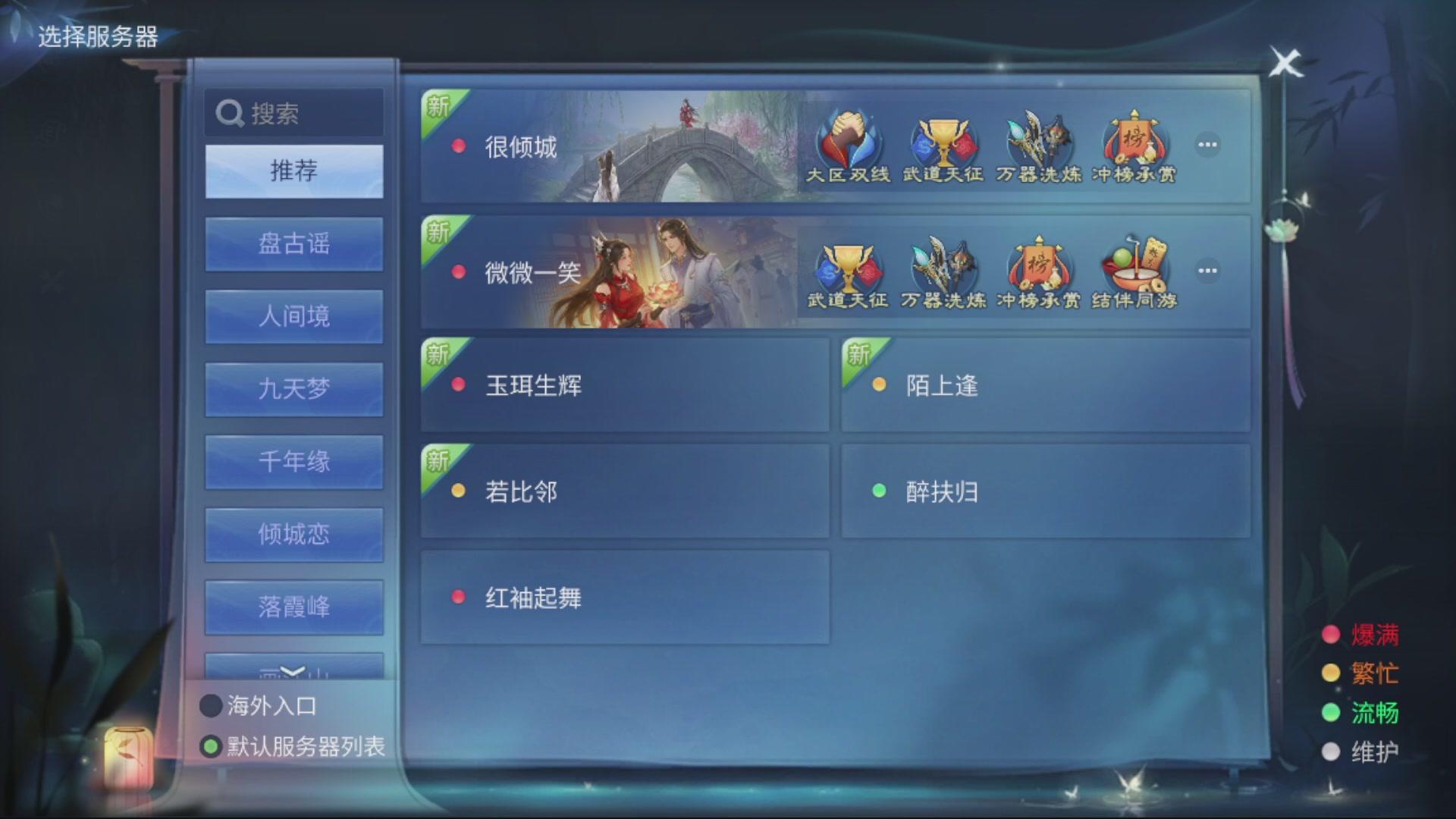The image size is (1456, 819).
Task: Select the 醉扶归 server
Action: [x=1045, y=491]
